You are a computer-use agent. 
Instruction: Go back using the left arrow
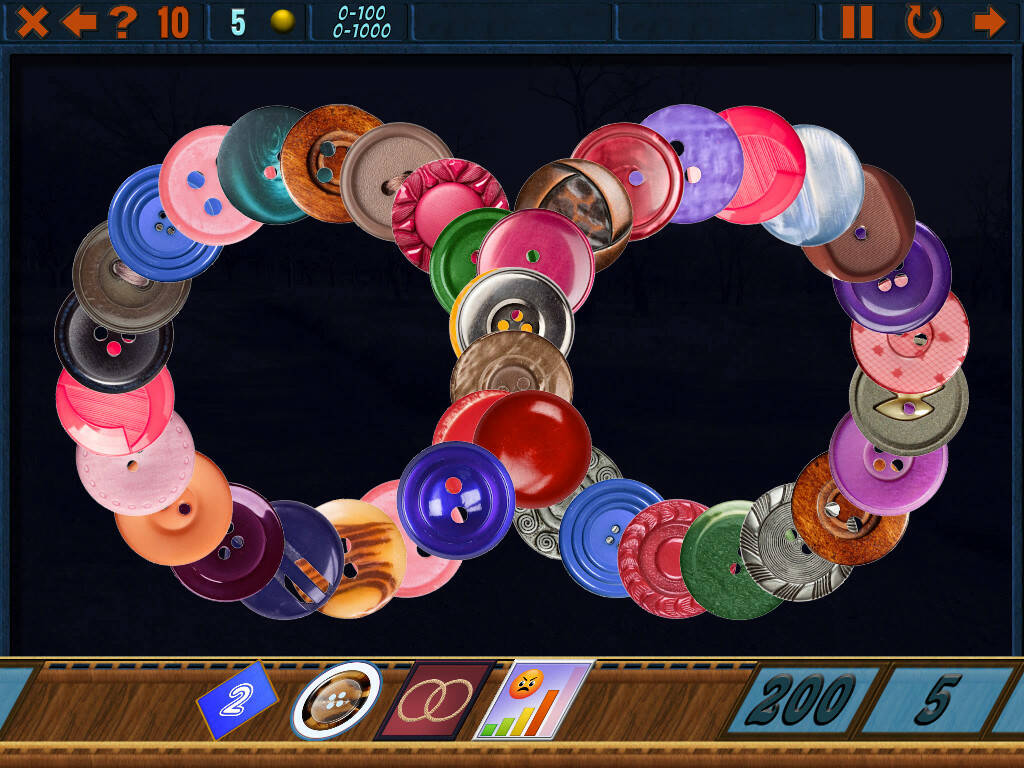pos(78,21)
